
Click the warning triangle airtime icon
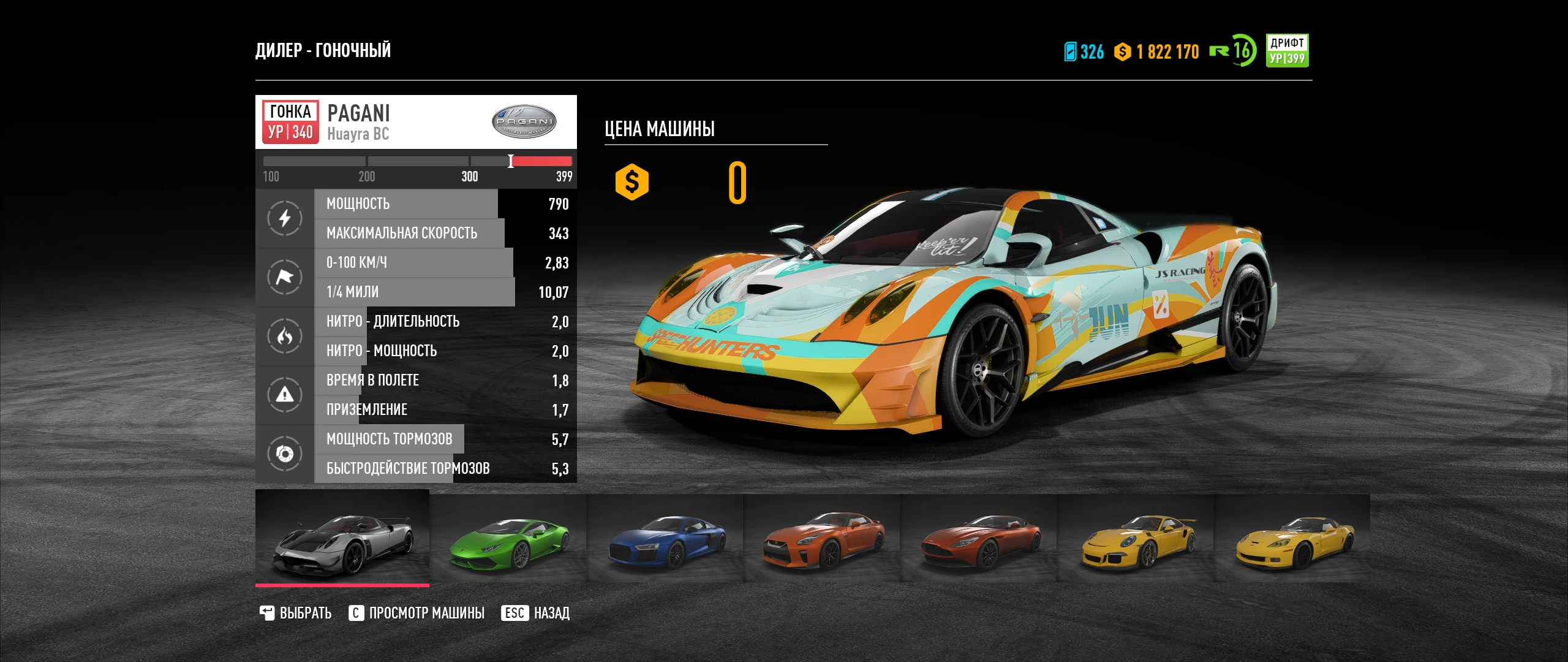284,395
